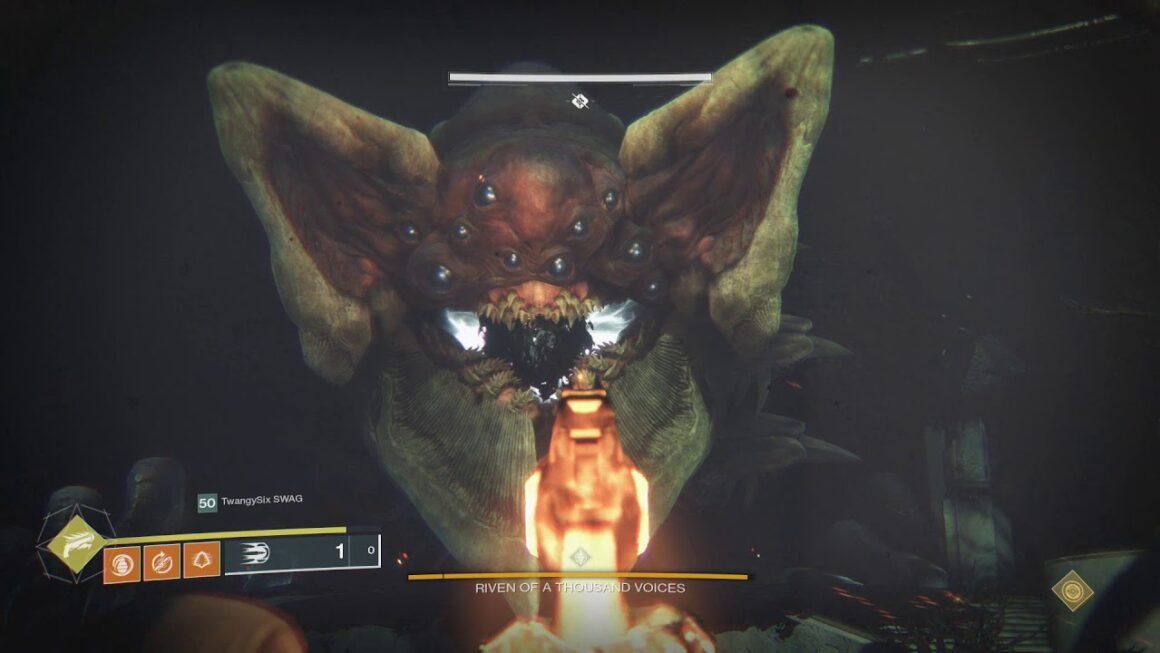Activate the golden super ability diamond
The image size is (1160, 653).
(75, 547)
